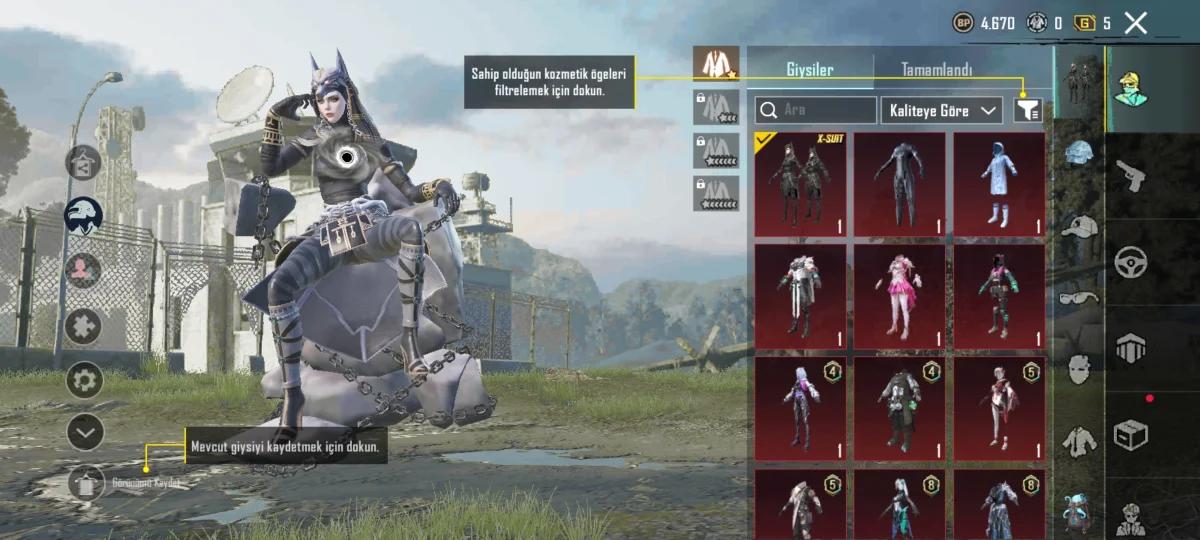1200x540 pixels.
Task: Open the steering wheel vehicle category
Action: (x=1131, y=261)
